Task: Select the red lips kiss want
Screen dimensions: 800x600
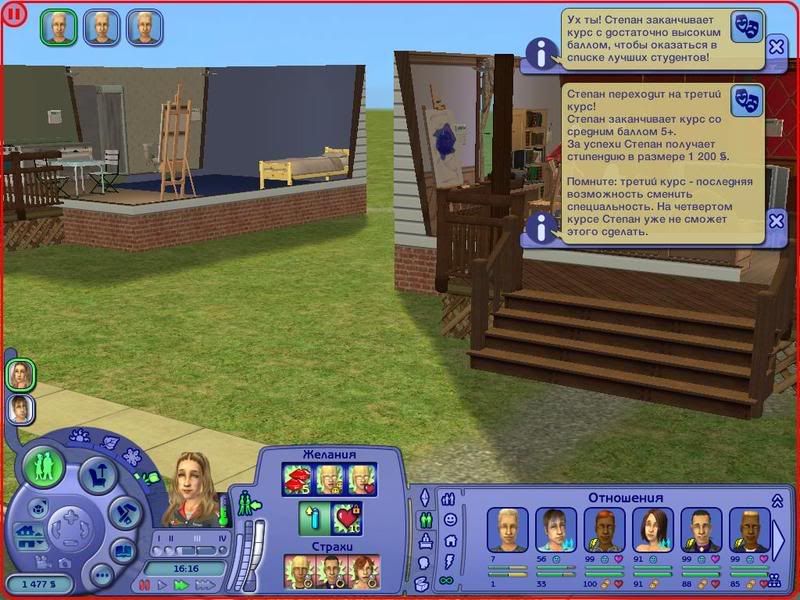Action: pyautogui.click(x=297, y=480)
